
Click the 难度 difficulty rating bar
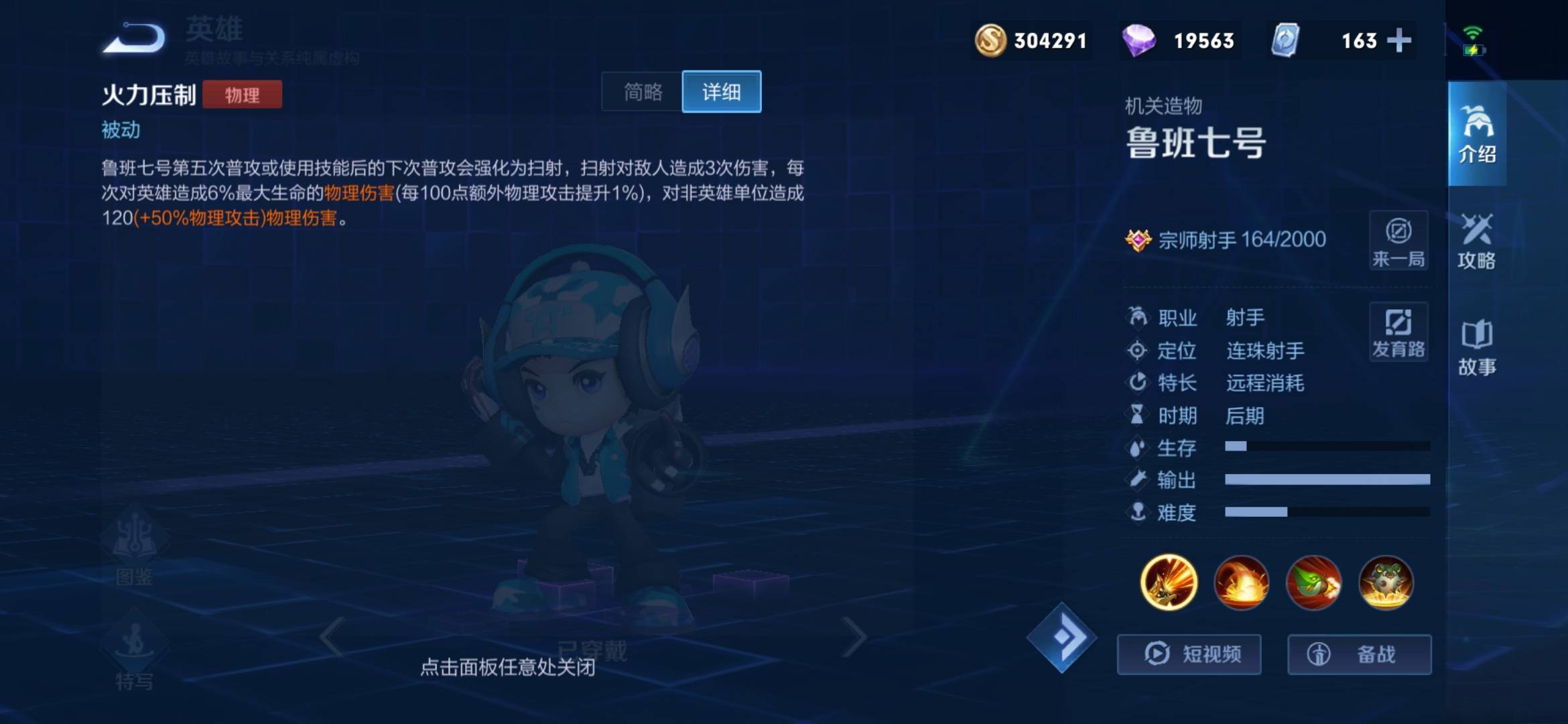[x=1327, y=512]
